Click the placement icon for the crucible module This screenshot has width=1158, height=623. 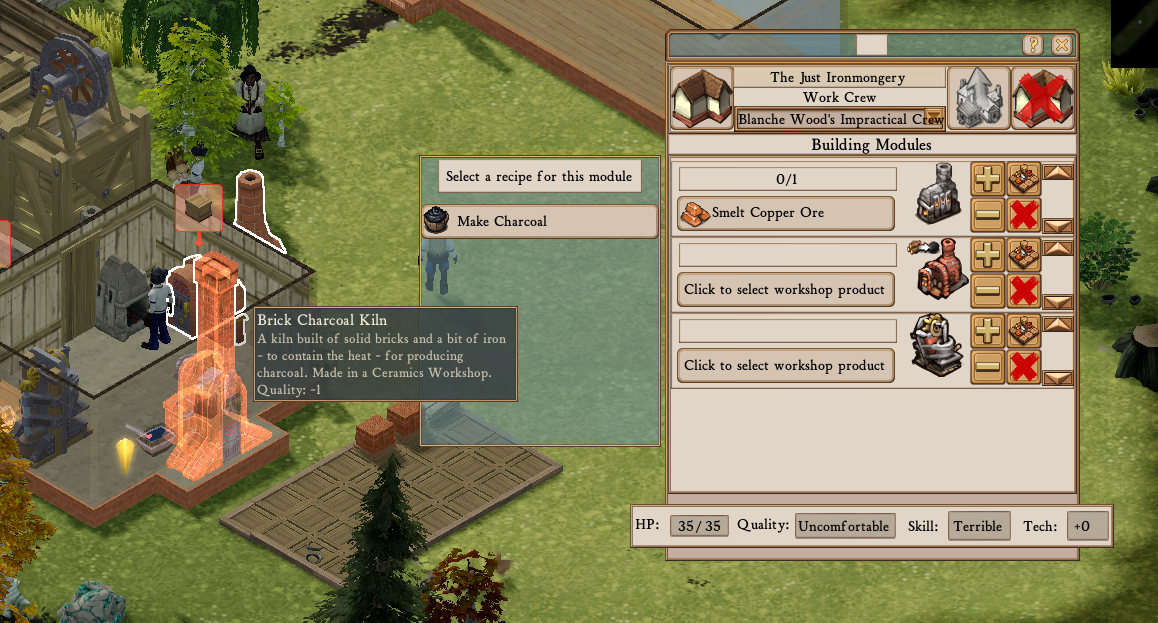click(x=1024, y=330)
